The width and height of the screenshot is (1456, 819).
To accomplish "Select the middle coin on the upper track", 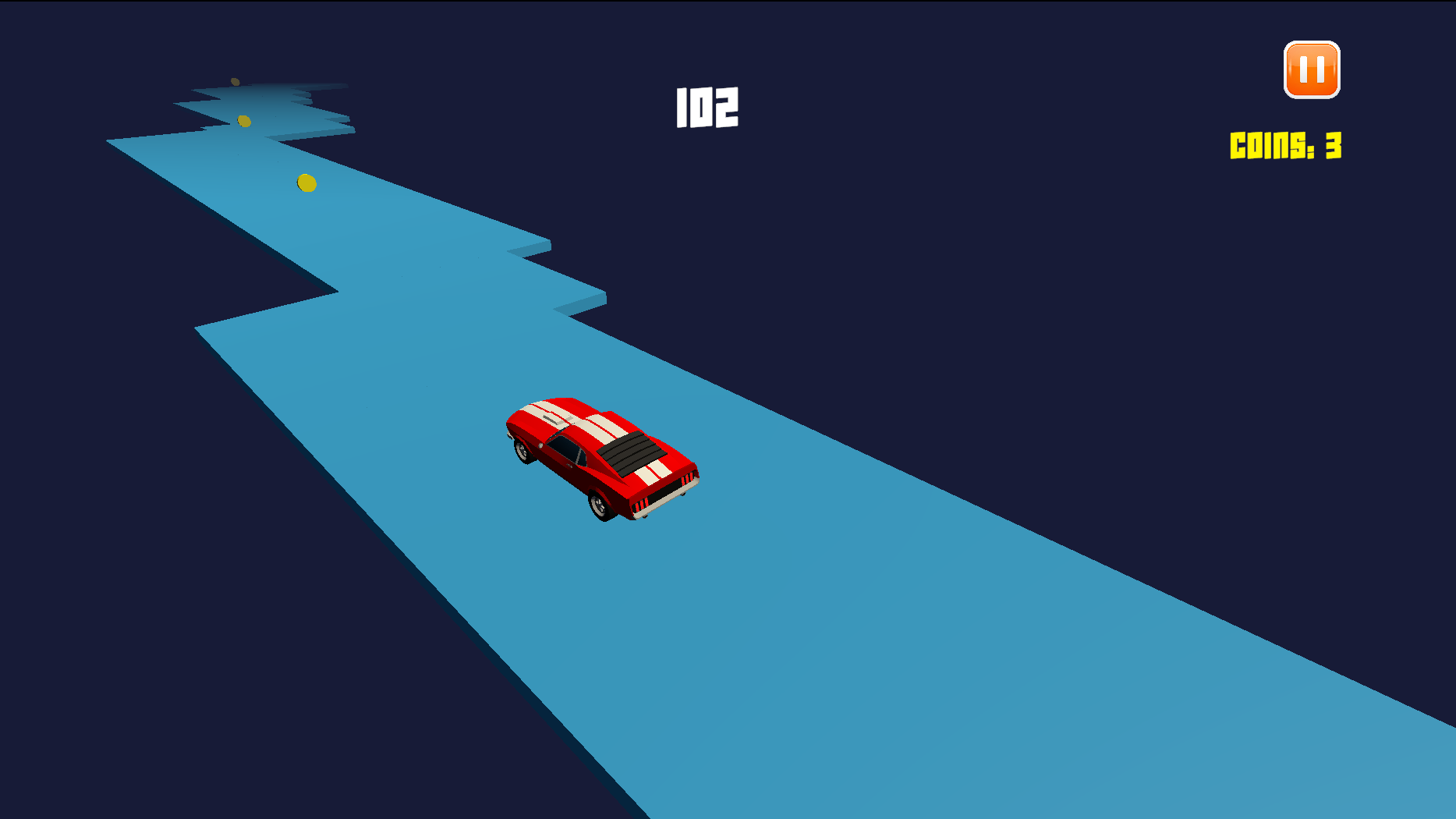I will [244, 120].
